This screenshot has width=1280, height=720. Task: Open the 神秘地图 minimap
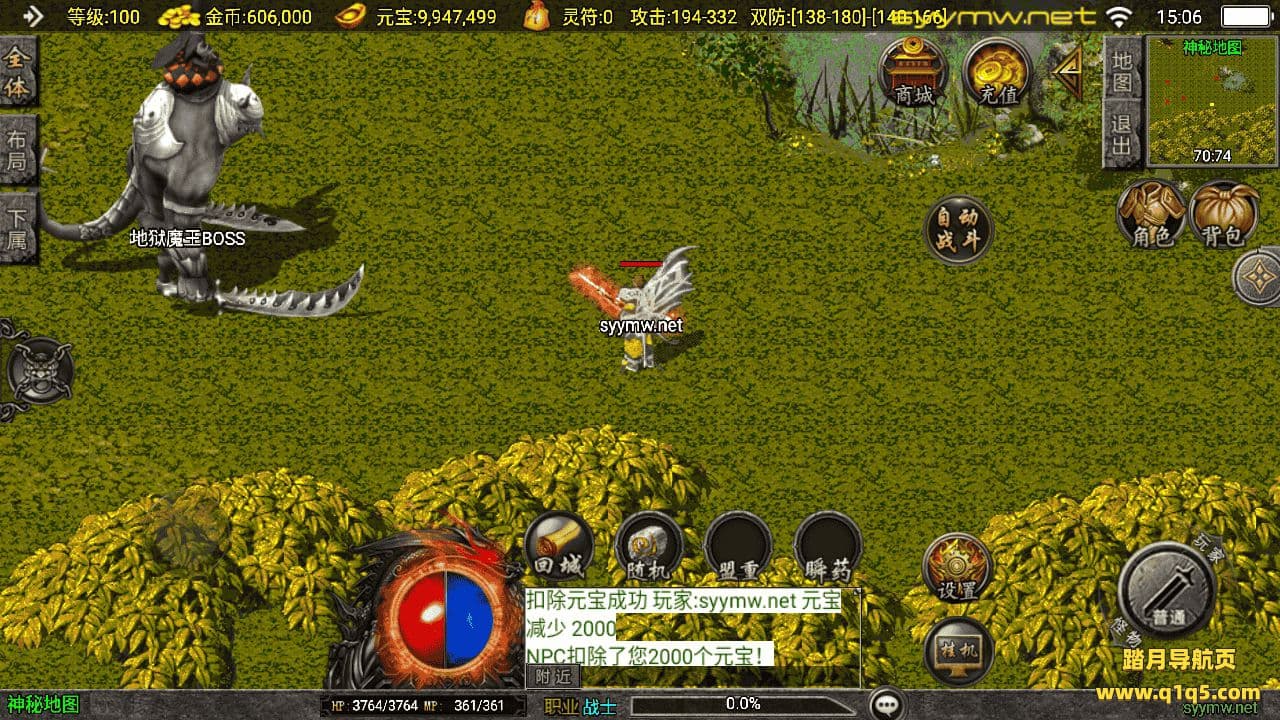click(1212, 100)
